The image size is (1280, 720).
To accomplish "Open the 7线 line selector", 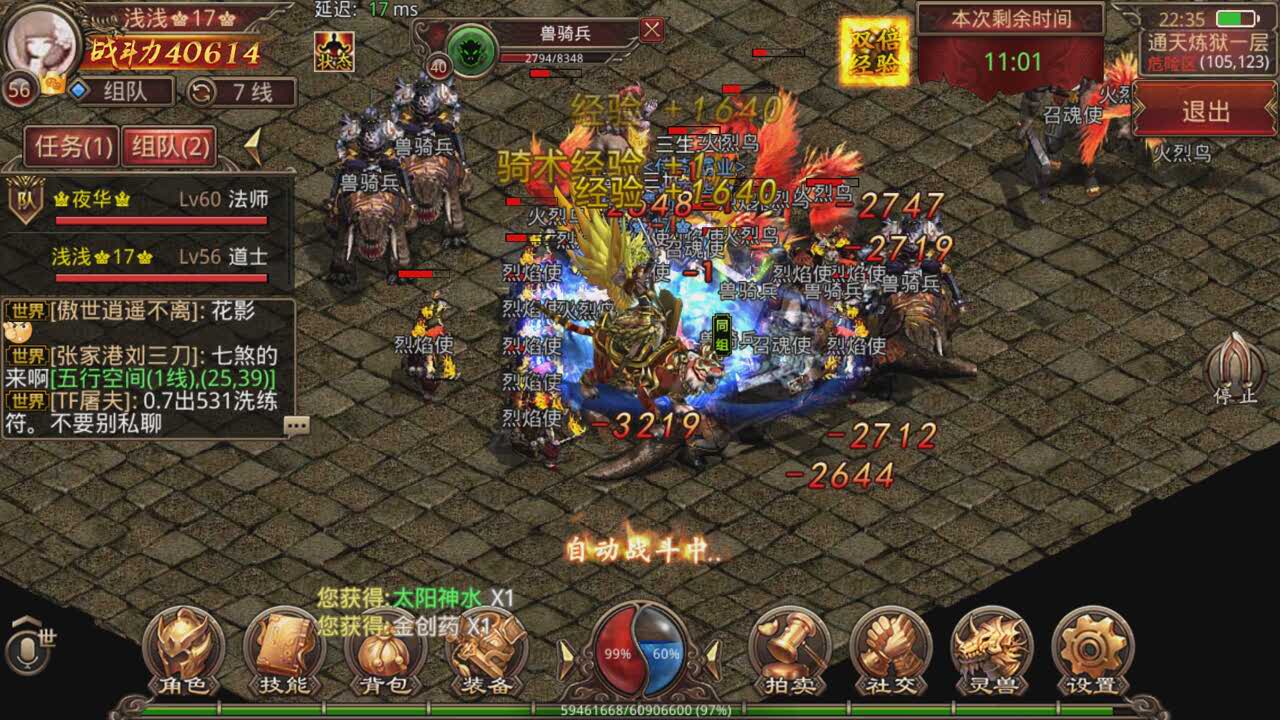I will coord(243,92).
